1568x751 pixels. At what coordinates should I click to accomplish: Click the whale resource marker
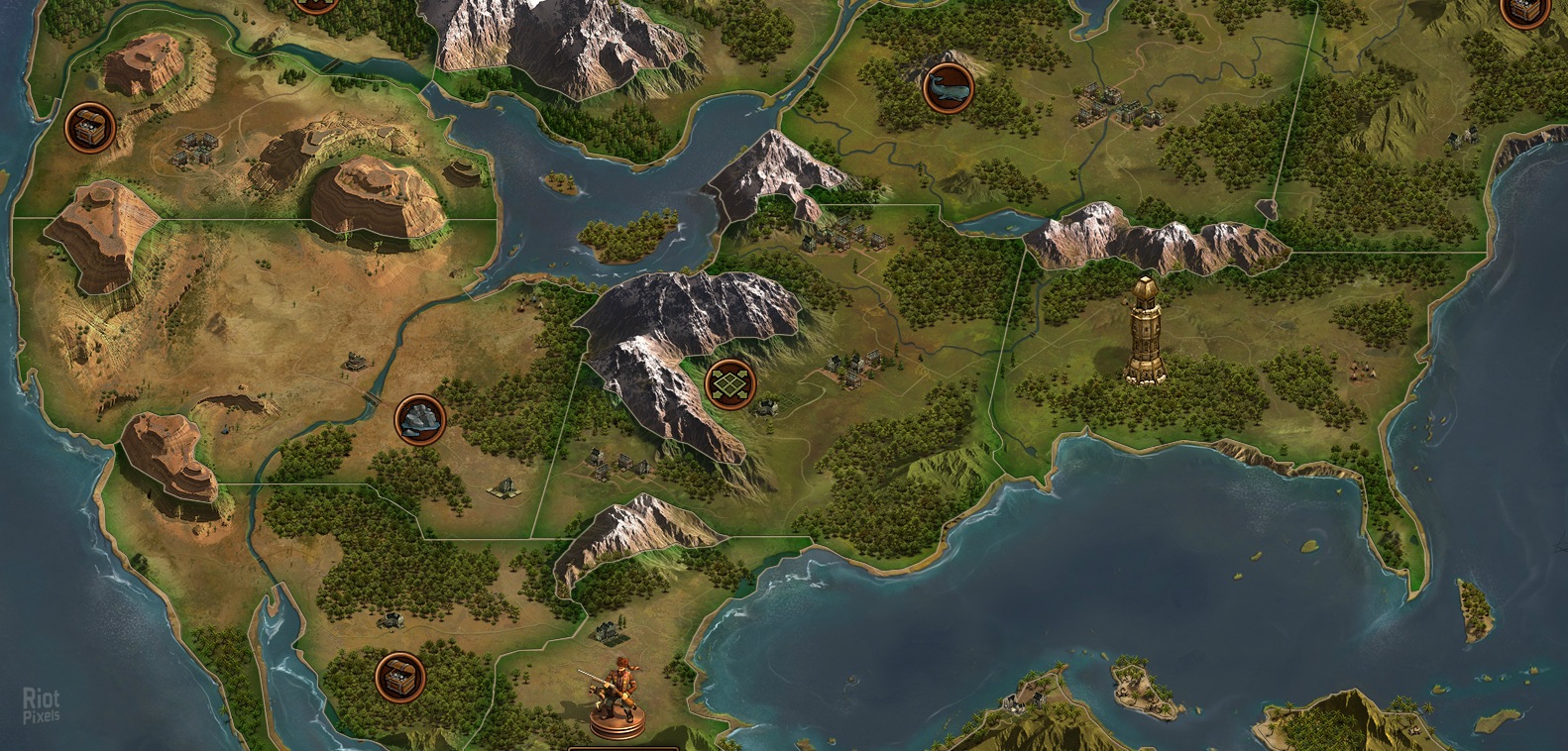coord(948,88)
